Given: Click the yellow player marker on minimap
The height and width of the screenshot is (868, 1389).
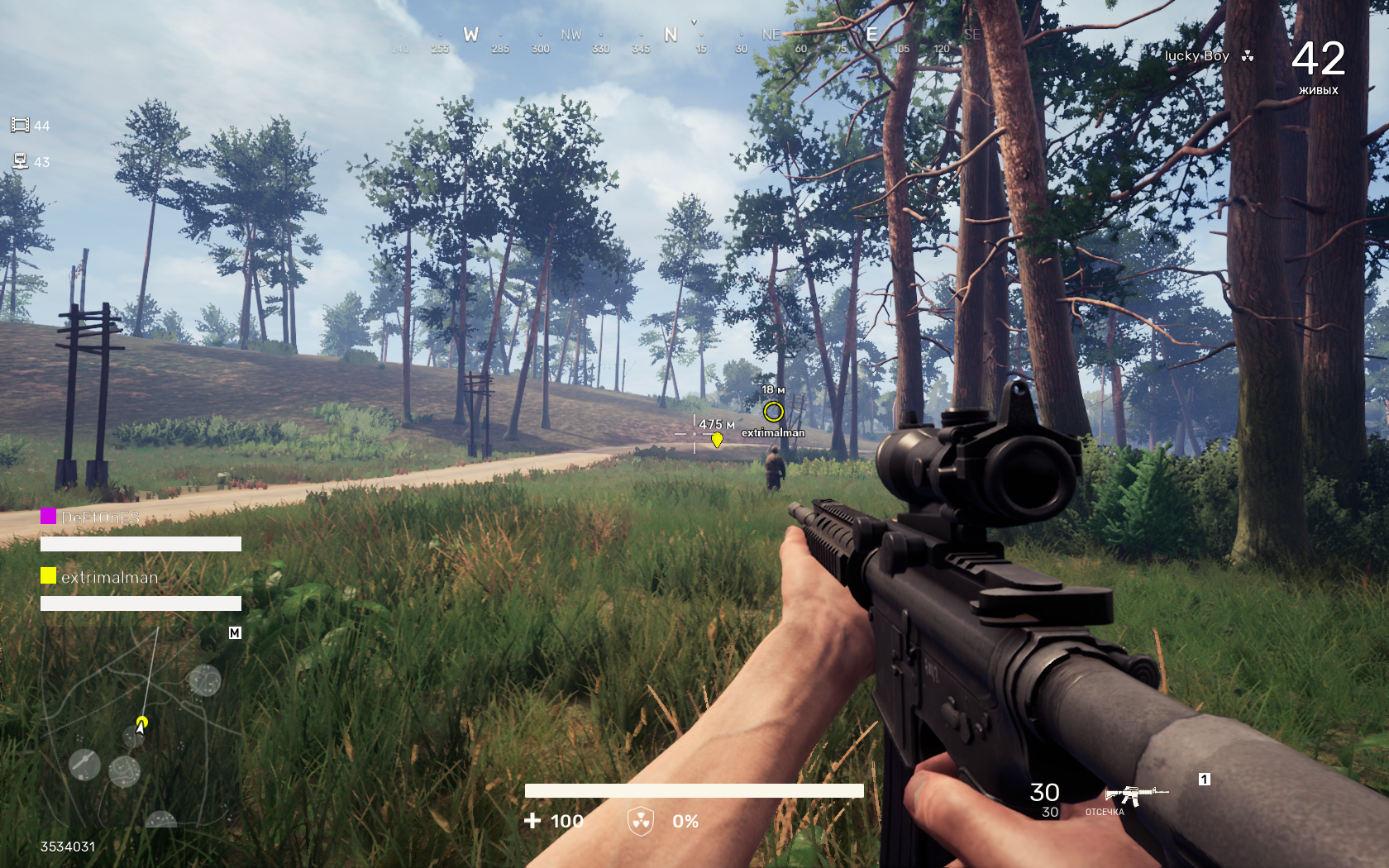Looking at the screenshot, I should 142,722.
